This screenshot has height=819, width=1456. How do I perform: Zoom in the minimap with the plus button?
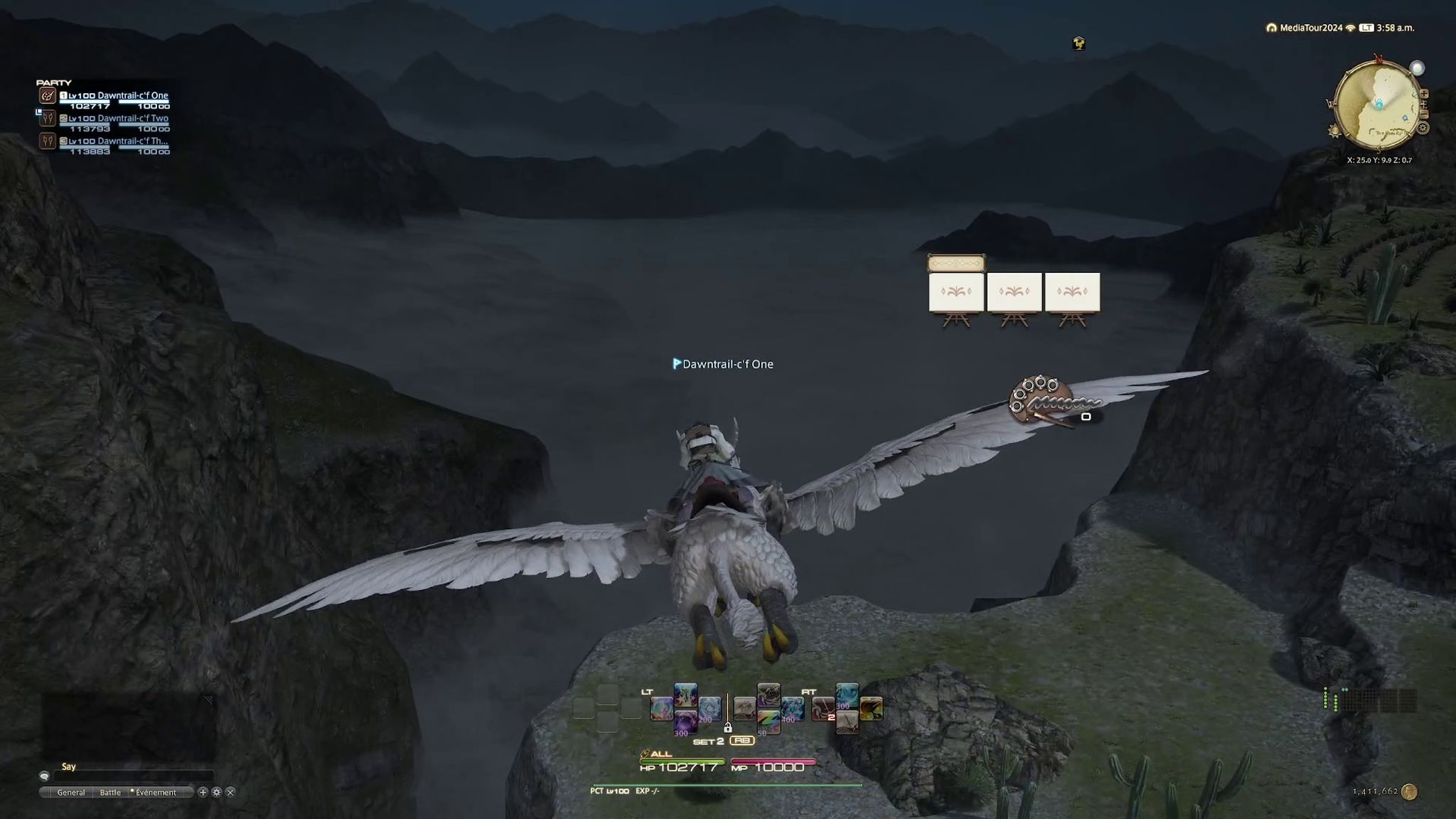point(1424,94)
